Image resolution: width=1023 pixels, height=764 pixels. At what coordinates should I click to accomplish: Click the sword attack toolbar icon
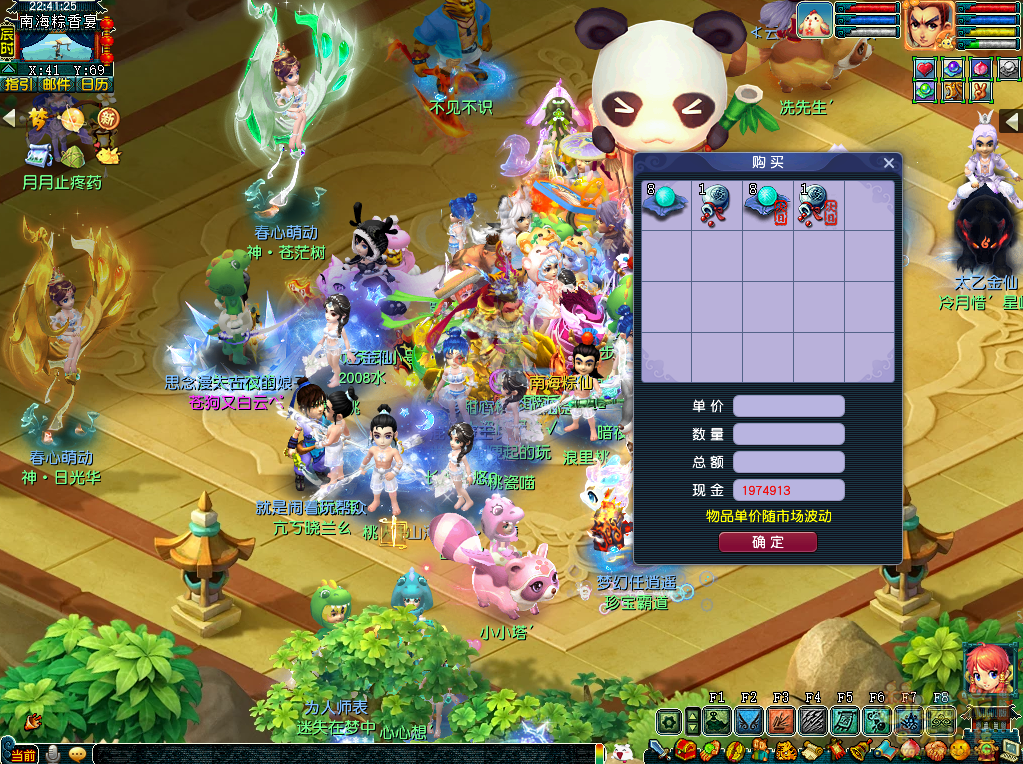659,751
